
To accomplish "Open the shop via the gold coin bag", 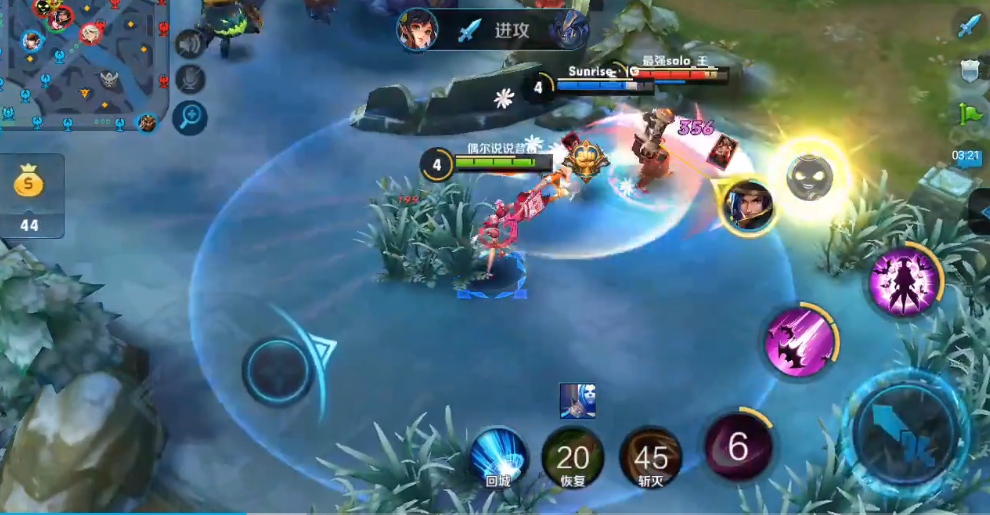I will point(30,195).
